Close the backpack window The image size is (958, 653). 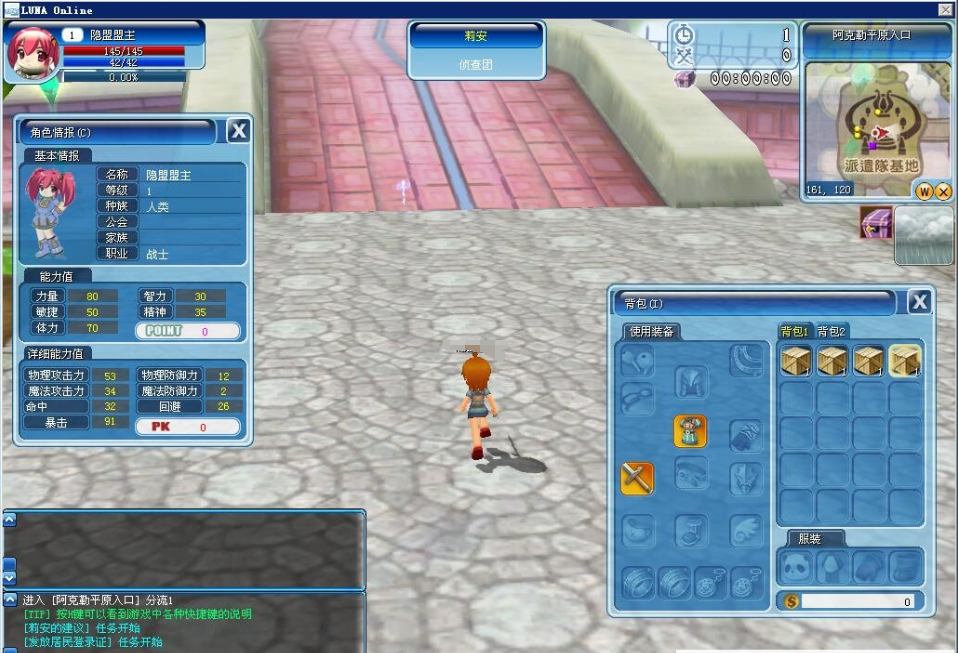(x=919, y=302)
